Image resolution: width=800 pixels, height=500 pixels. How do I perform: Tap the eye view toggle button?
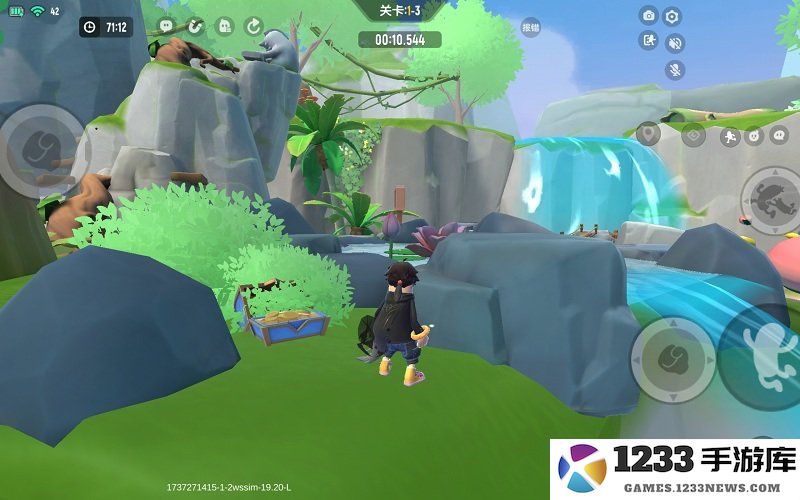click(x=694, y=135)
